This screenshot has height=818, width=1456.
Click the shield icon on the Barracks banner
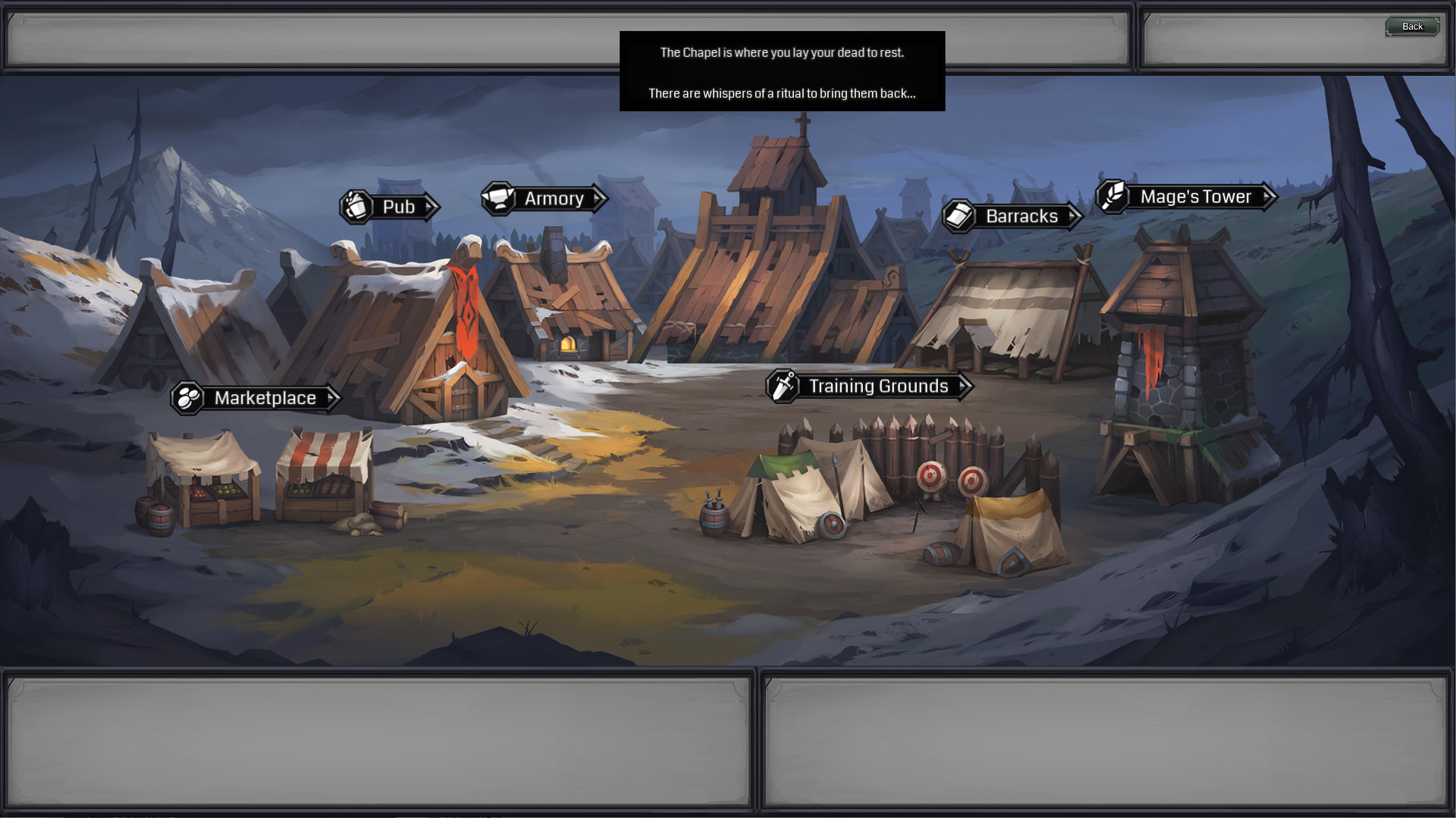pos(959,216)
